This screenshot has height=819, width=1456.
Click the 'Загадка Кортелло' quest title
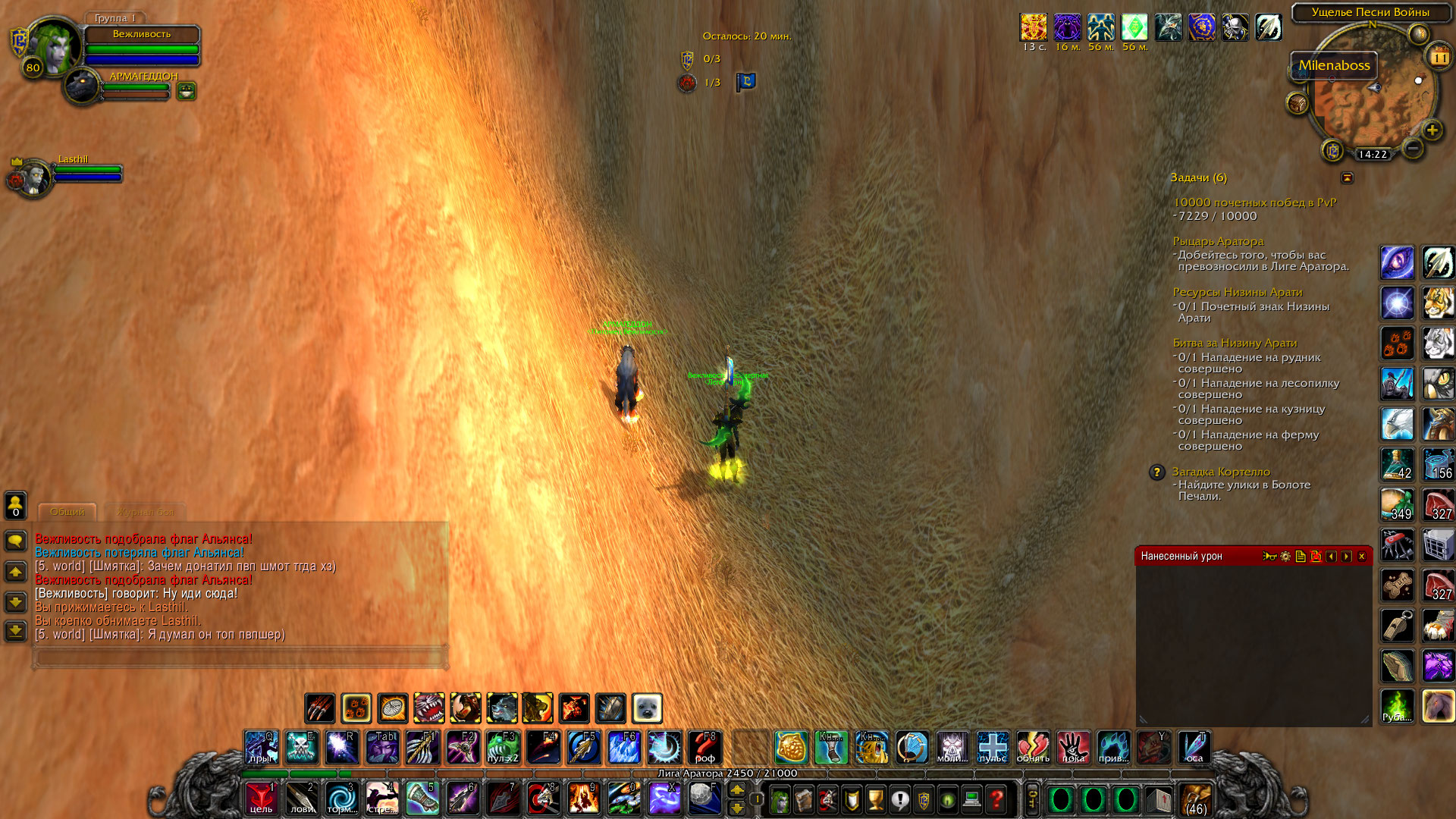click(1221, 472)
